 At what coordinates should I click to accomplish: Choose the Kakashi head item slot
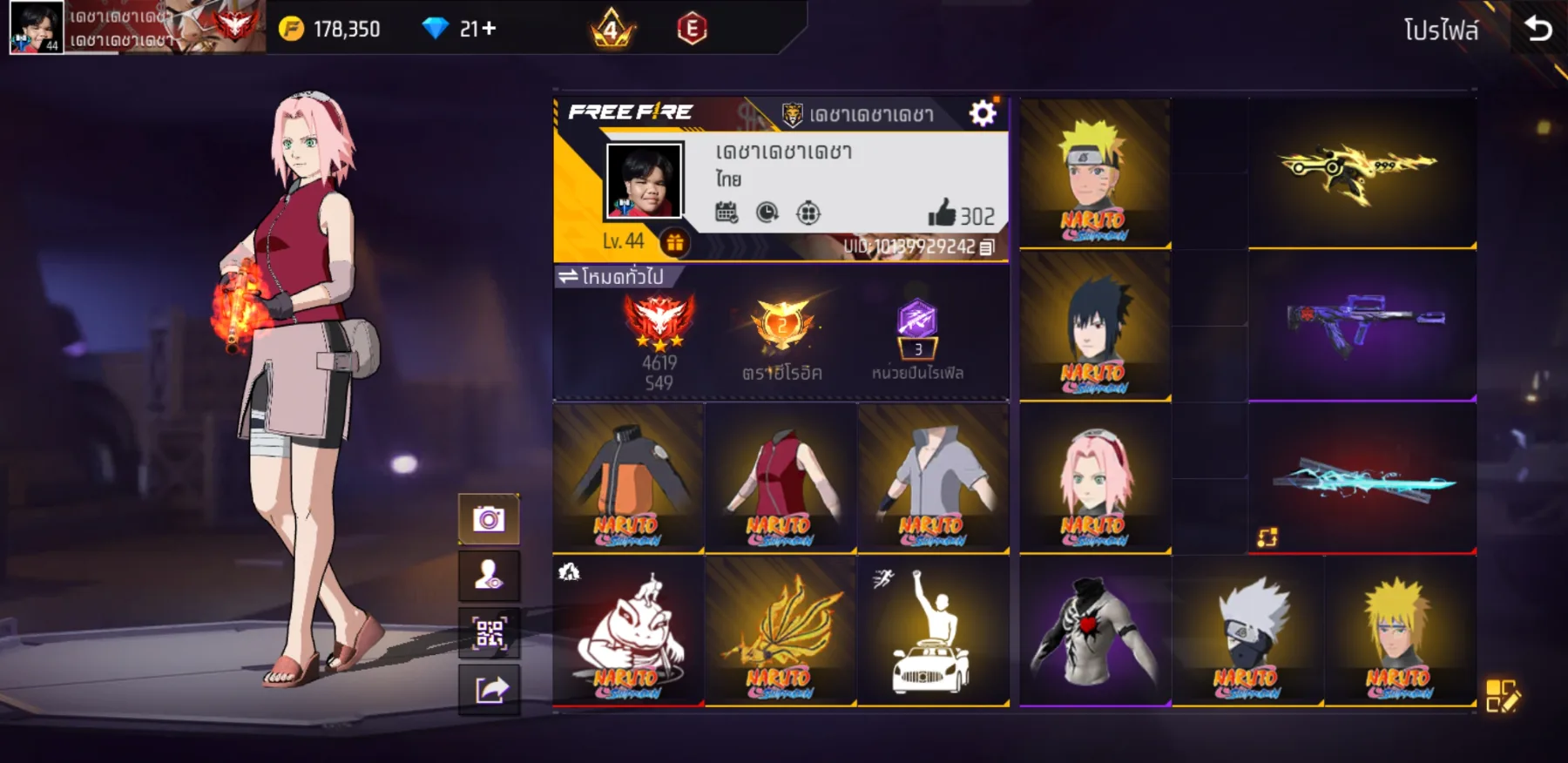(1247, 631)
